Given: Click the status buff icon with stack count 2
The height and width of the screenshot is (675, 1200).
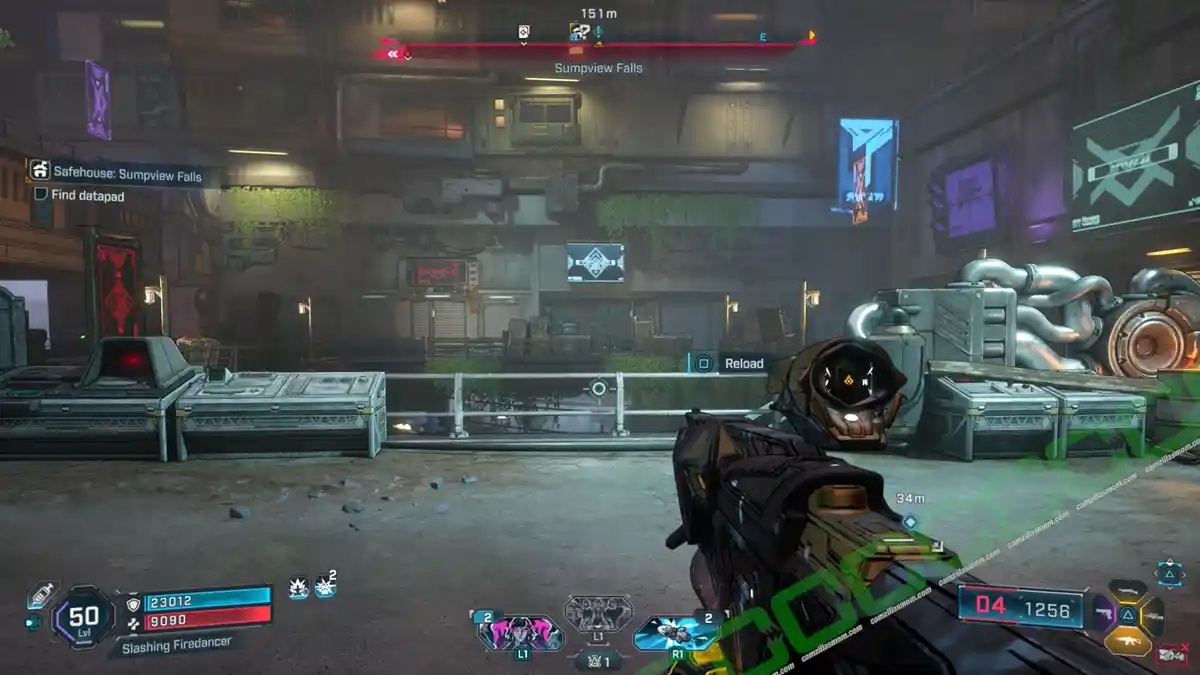Looking at the screenshot, I should pyautogui.click(x=325, y=587).
